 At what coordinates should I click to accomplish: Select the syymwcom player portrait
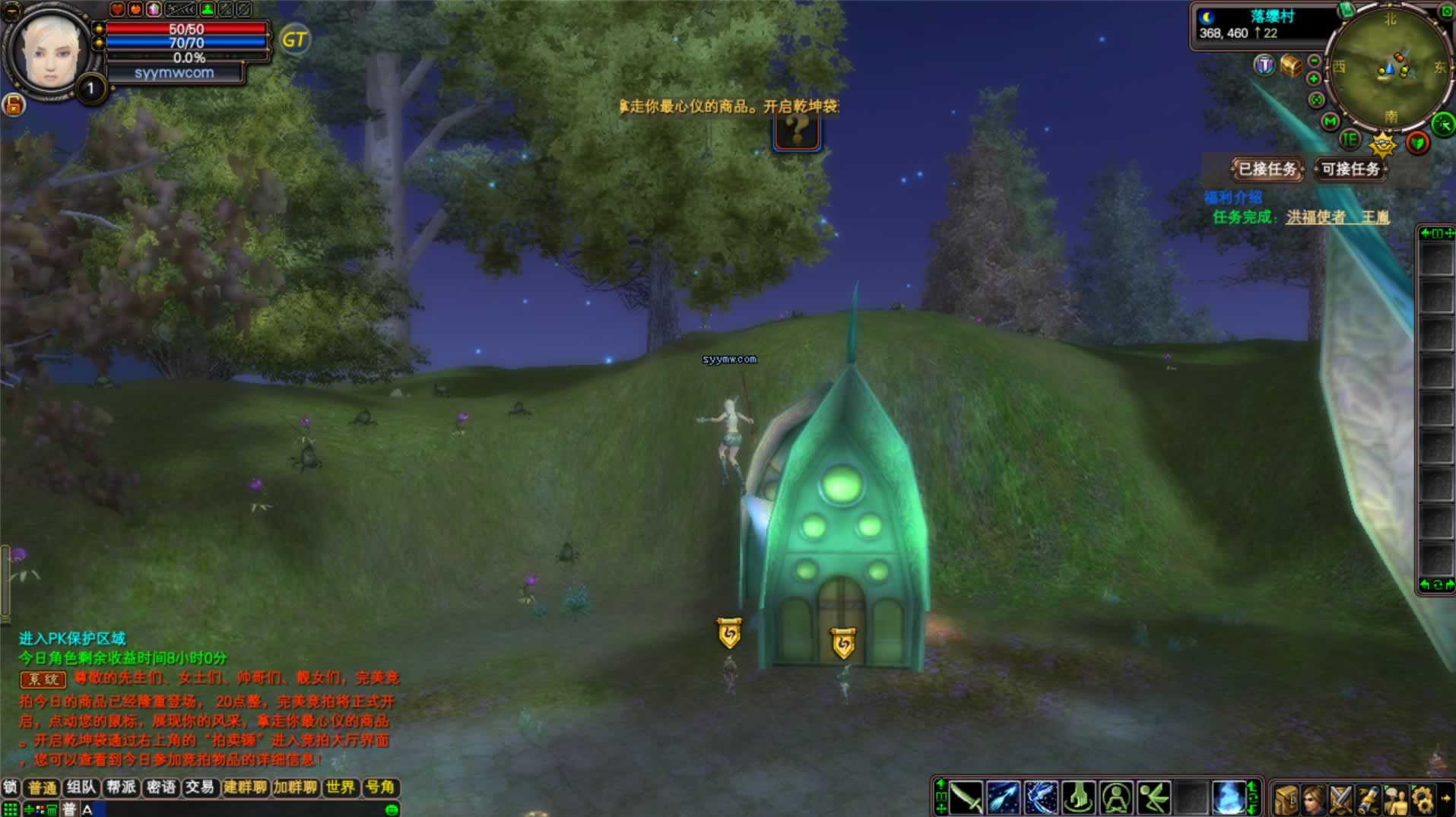pyautogui.click(x=50, y=52)
